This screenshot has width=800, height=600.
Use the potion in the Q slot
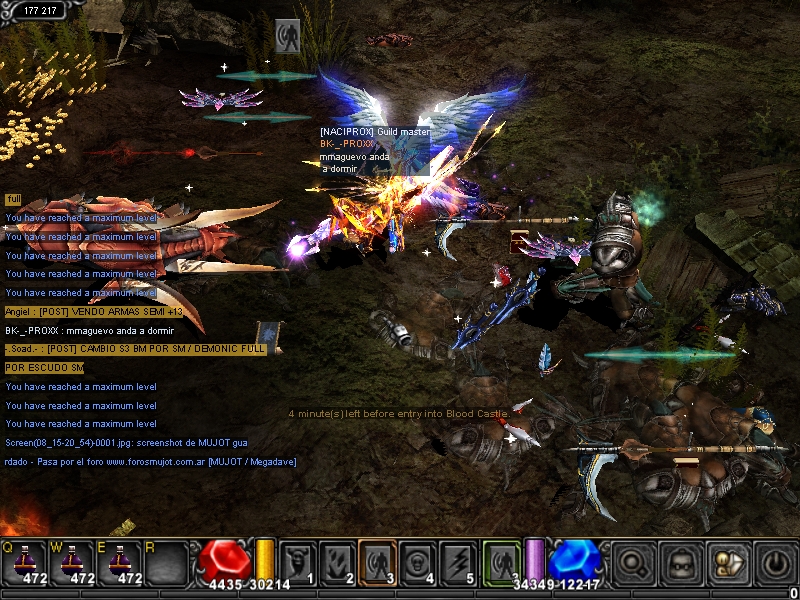click(x=23, y=562)
